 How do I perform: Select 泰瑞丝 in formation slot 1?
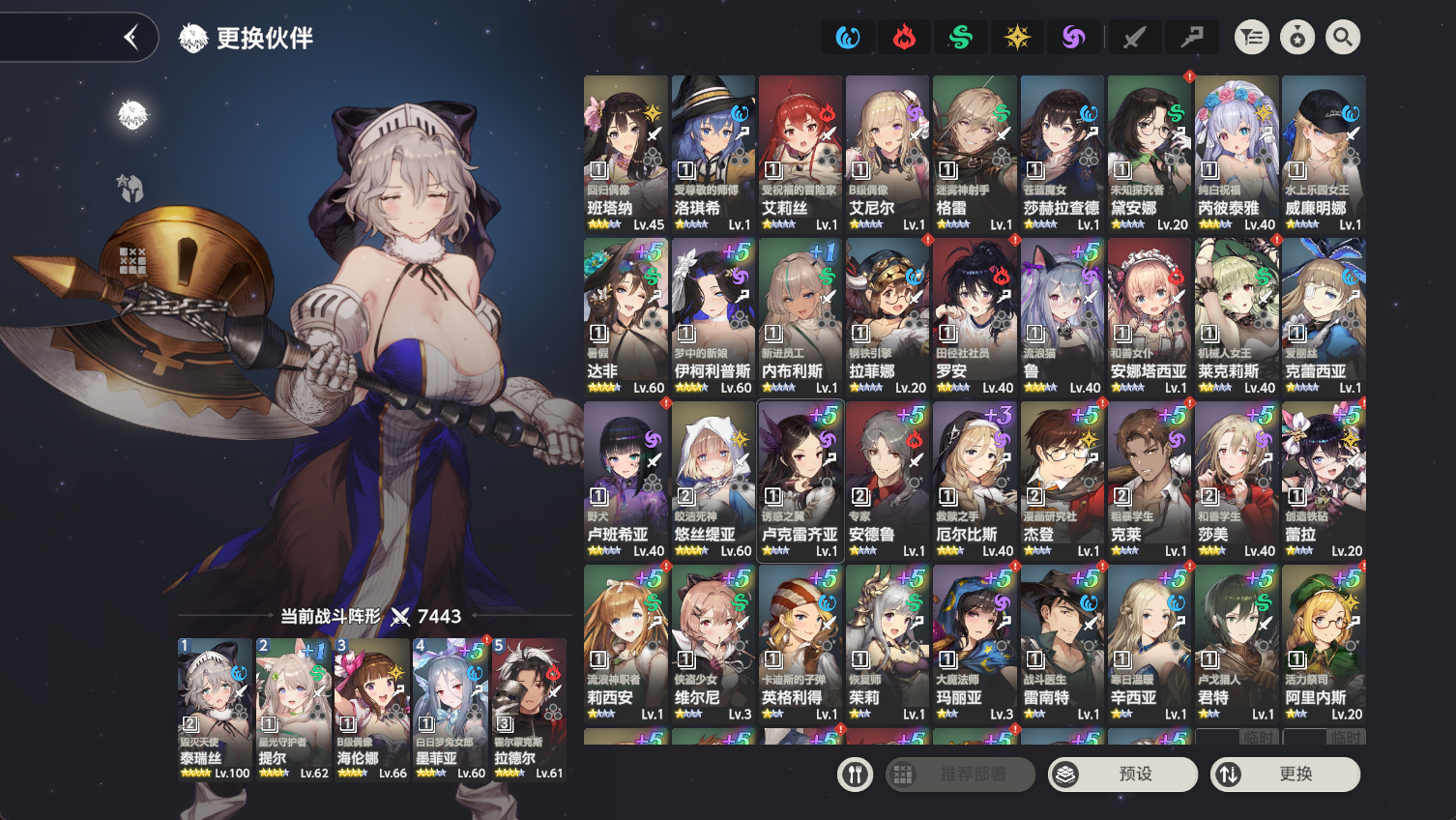coord(214,709)
